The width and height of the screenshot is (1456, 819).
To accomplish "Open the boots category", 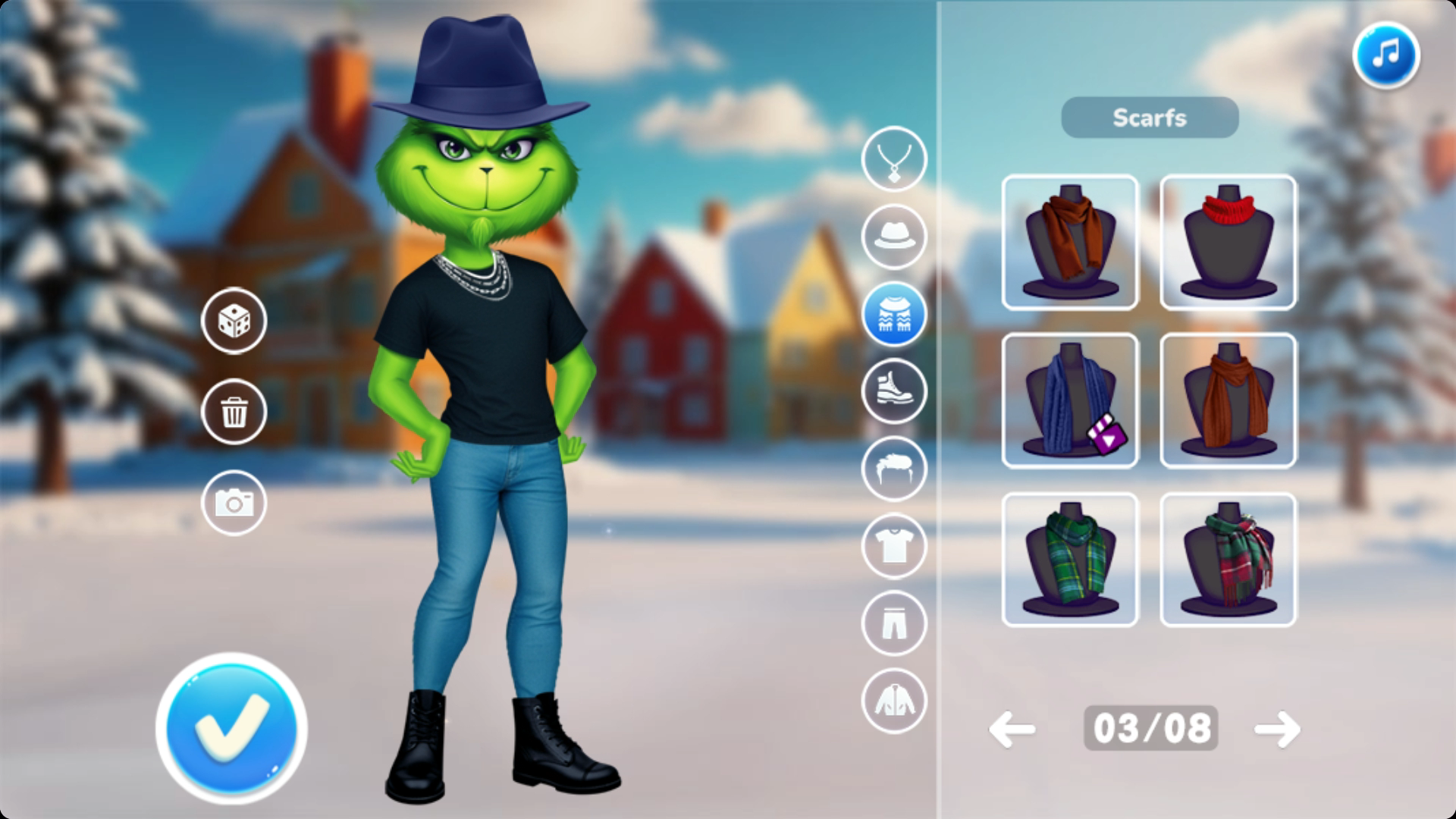I will click(894, 391).
